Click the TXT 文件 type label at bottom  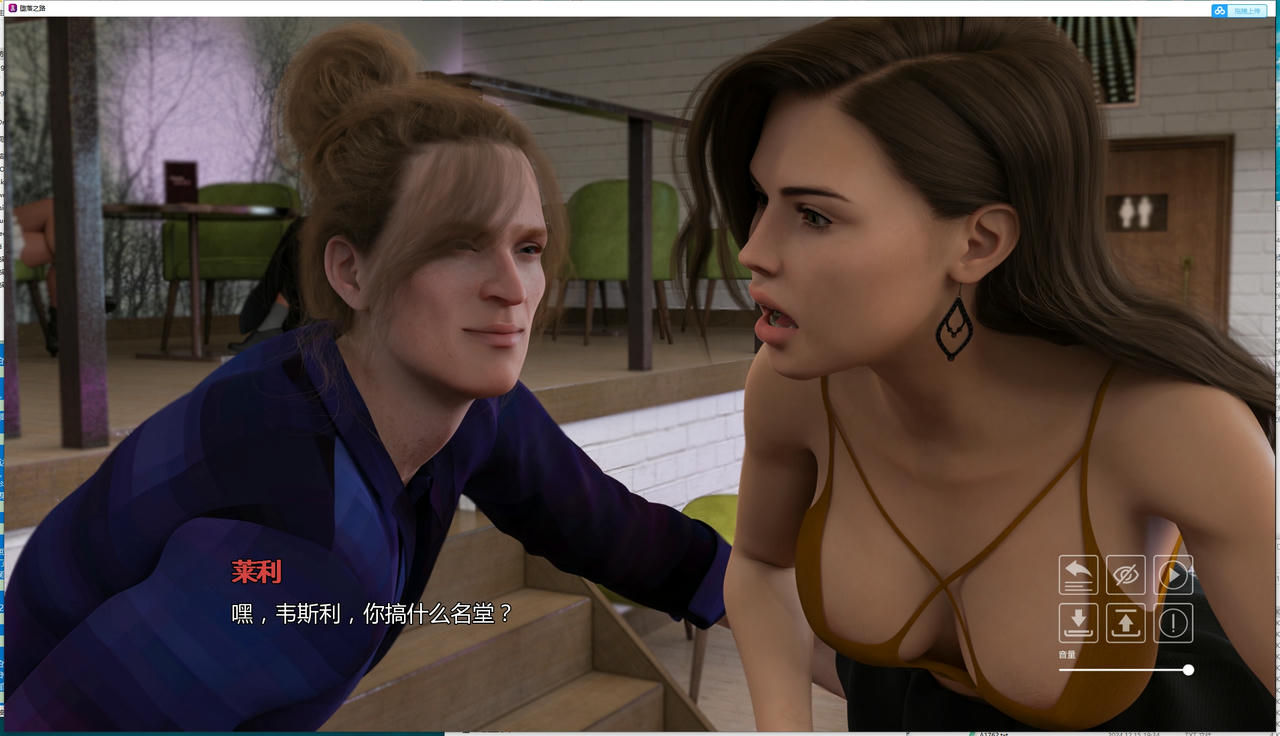[x=1195, y=732]
